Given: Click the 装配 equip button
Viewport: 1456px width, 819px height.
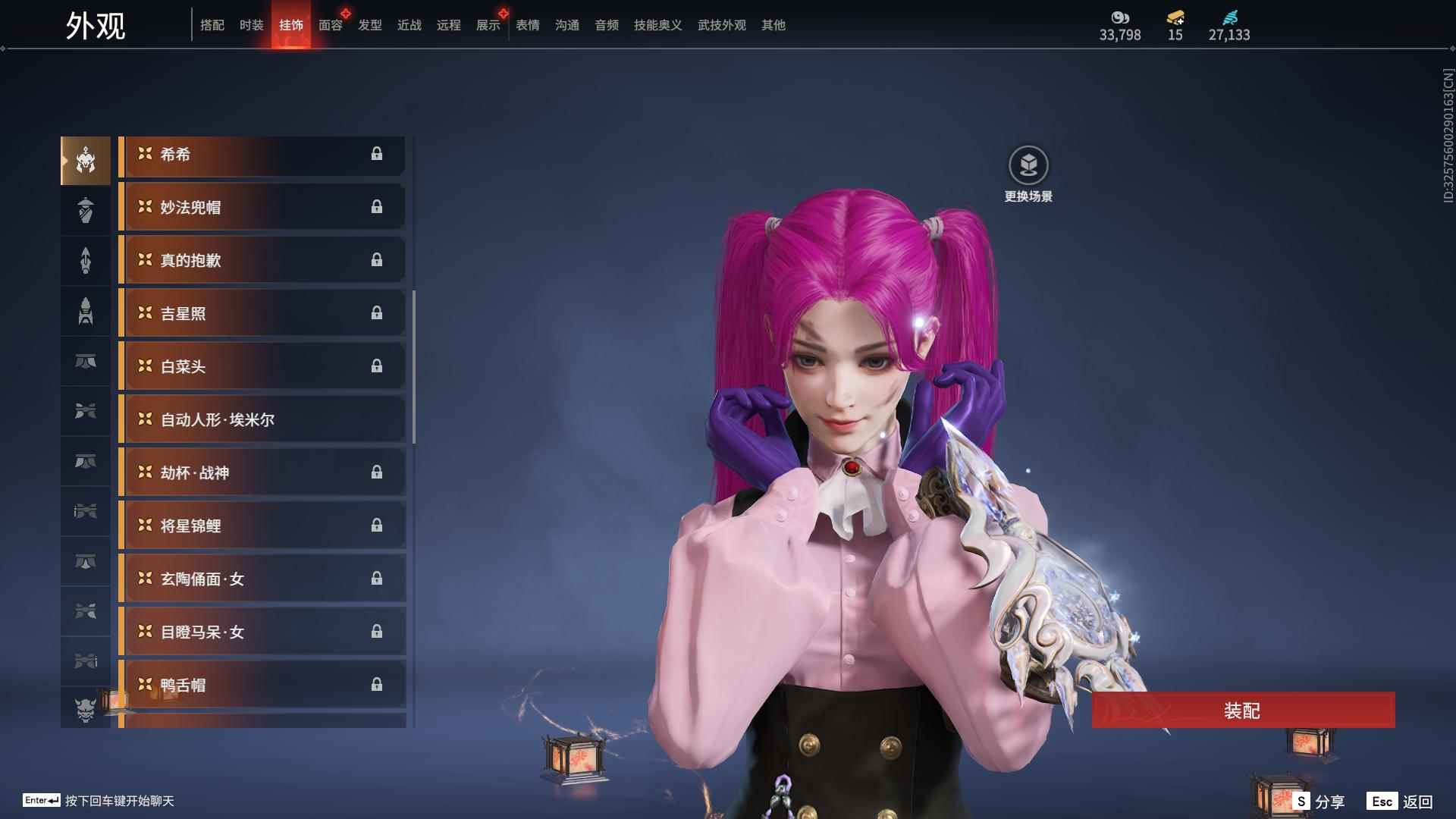Looking at the screenshot, I should click(1242, 711).
